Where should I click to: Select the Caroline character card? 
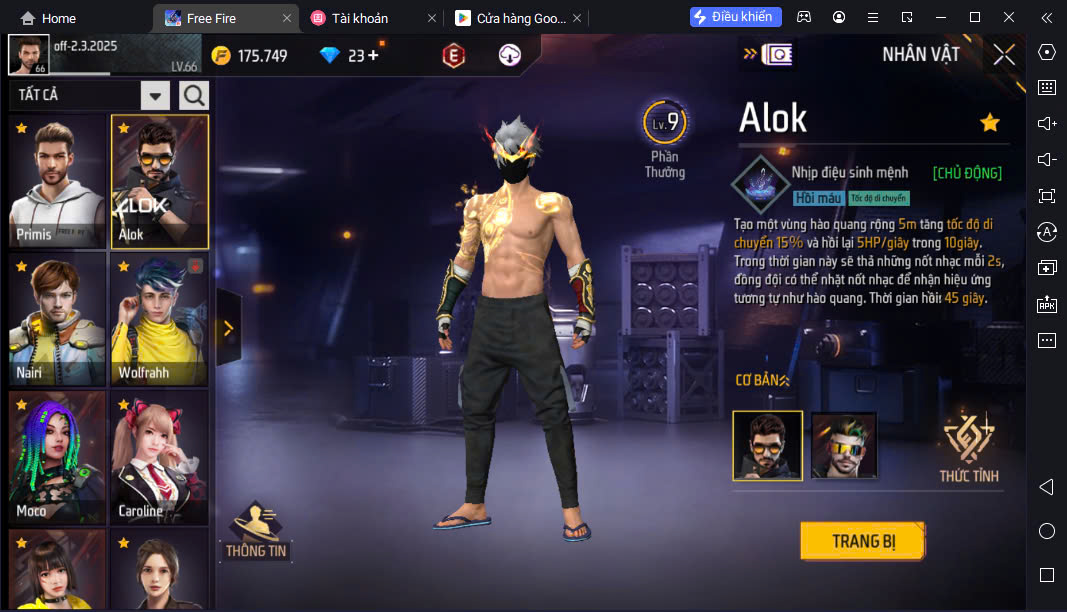(159, 457)
